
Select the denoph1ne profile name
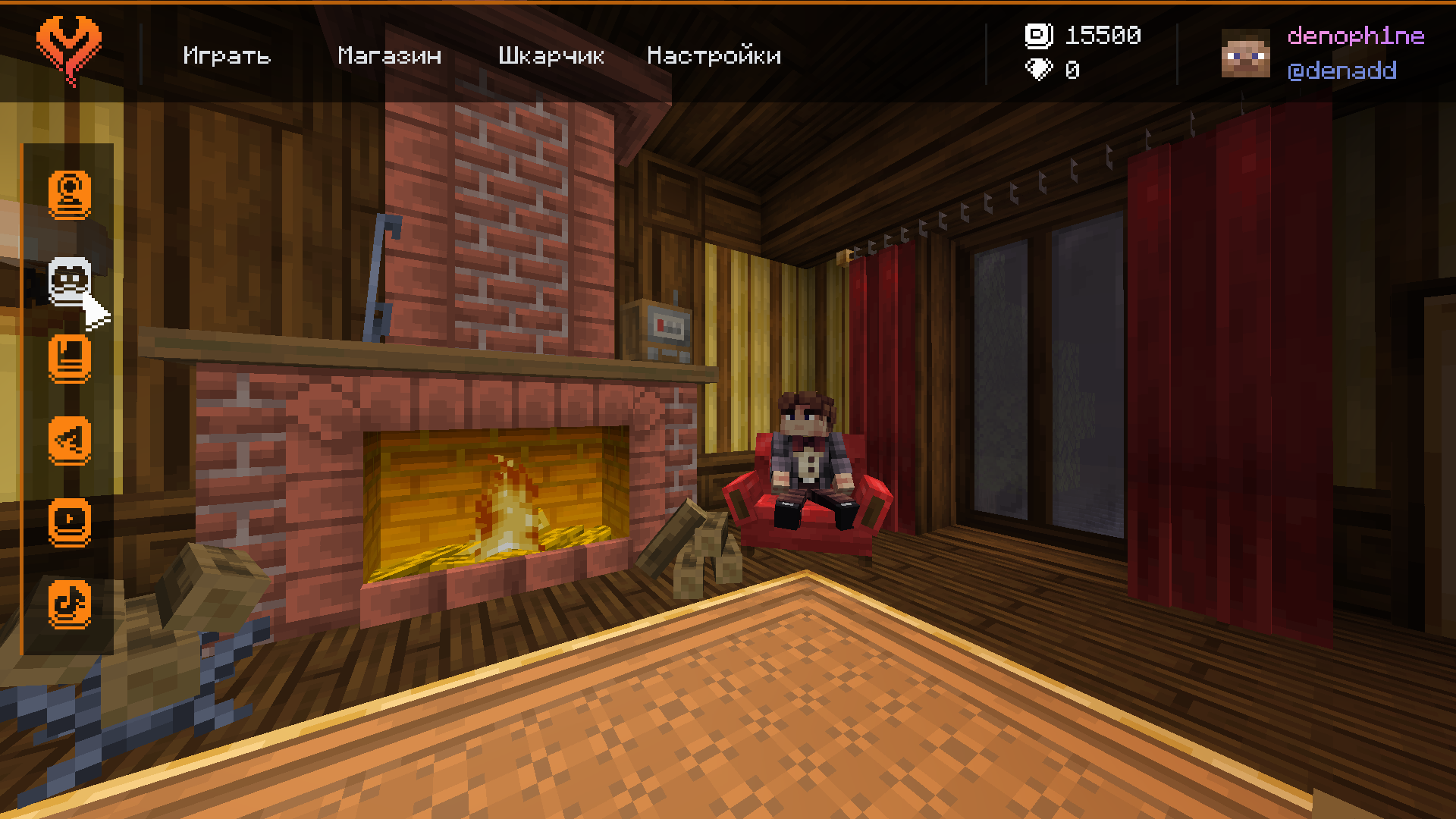pyautogui.click(x=1356, y=36)
